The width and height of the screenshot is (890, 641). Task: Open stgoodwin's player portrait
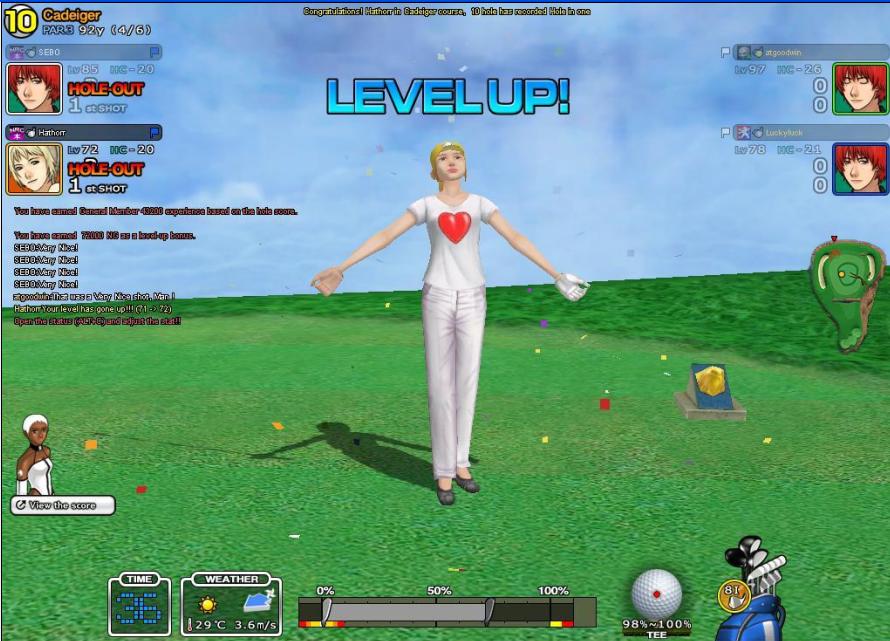pos(860,88)
